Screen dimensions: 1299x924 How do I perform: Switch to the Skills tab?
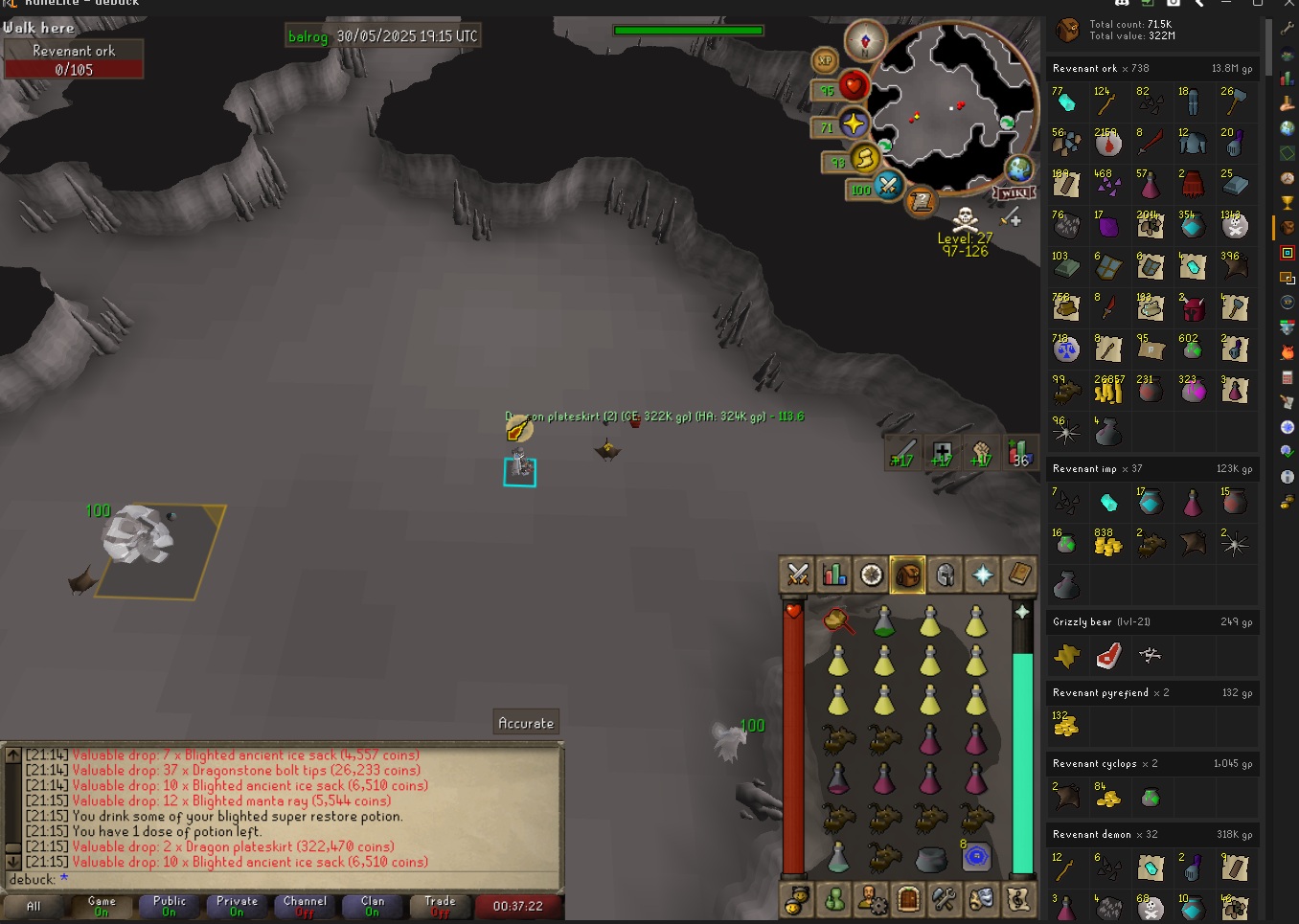(834, 575)
